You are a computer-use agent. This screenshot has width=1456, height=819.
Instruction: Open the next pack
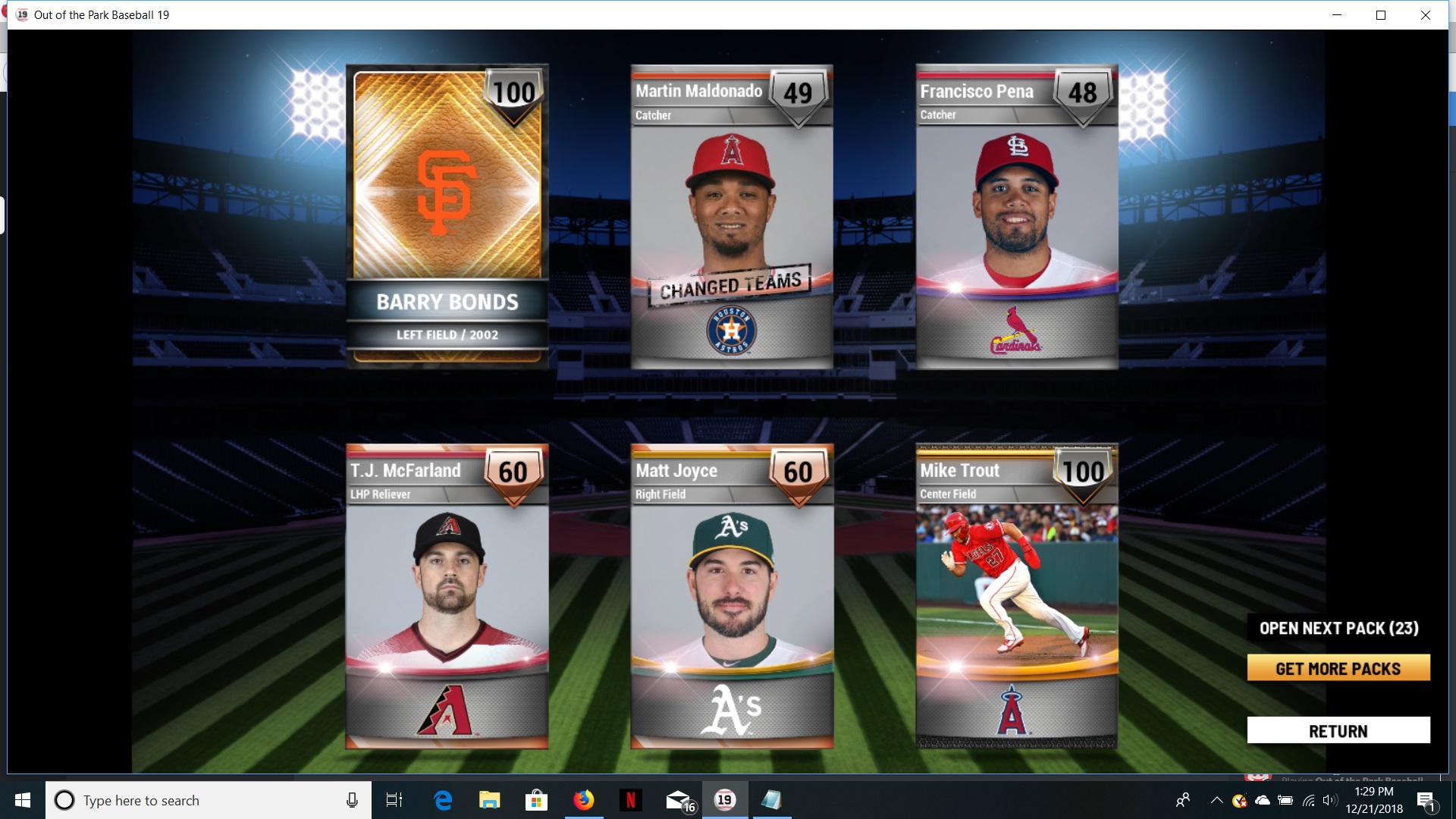(x=1338, y=628)
